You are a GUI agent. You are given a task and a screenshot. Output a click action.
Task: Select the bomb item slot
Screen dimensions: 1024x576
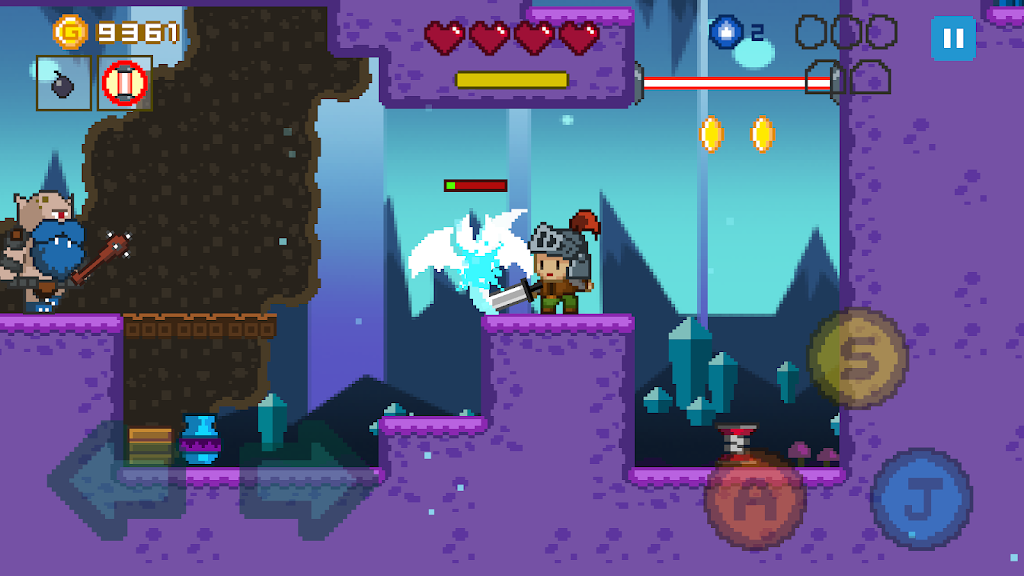click(63, 83)
